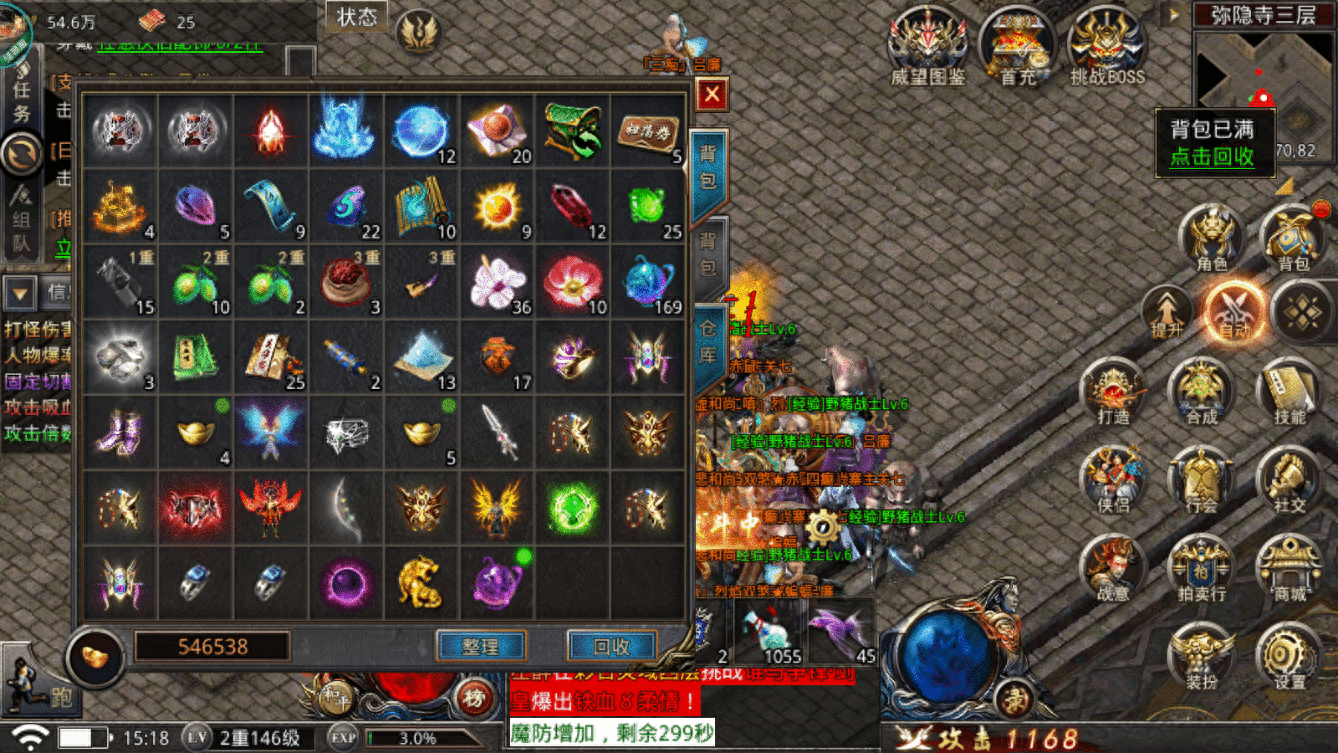Screen dimensions: 1338x753
Task: Toggle 自动 auto-battle mode
Action: coord(1234,310)
